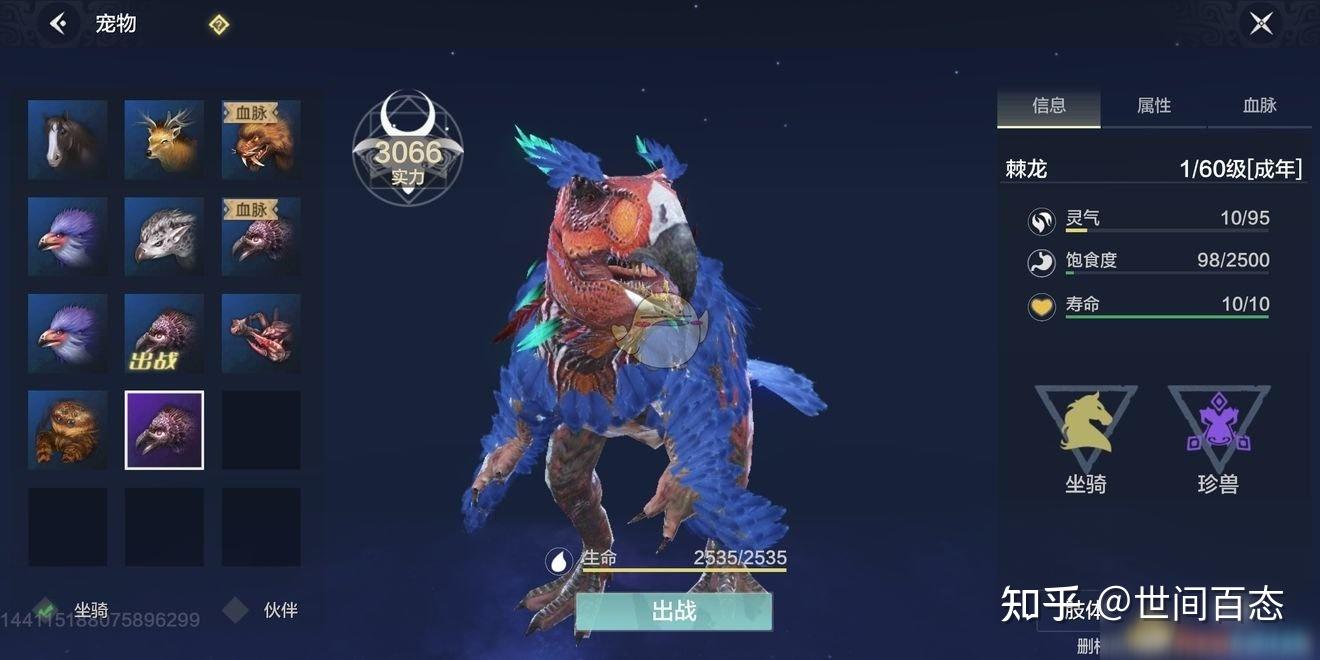The image size is (1320, 660).
Task: Select the grey white beast portrait
Action: pyautogui.click(x=164, y=237)
